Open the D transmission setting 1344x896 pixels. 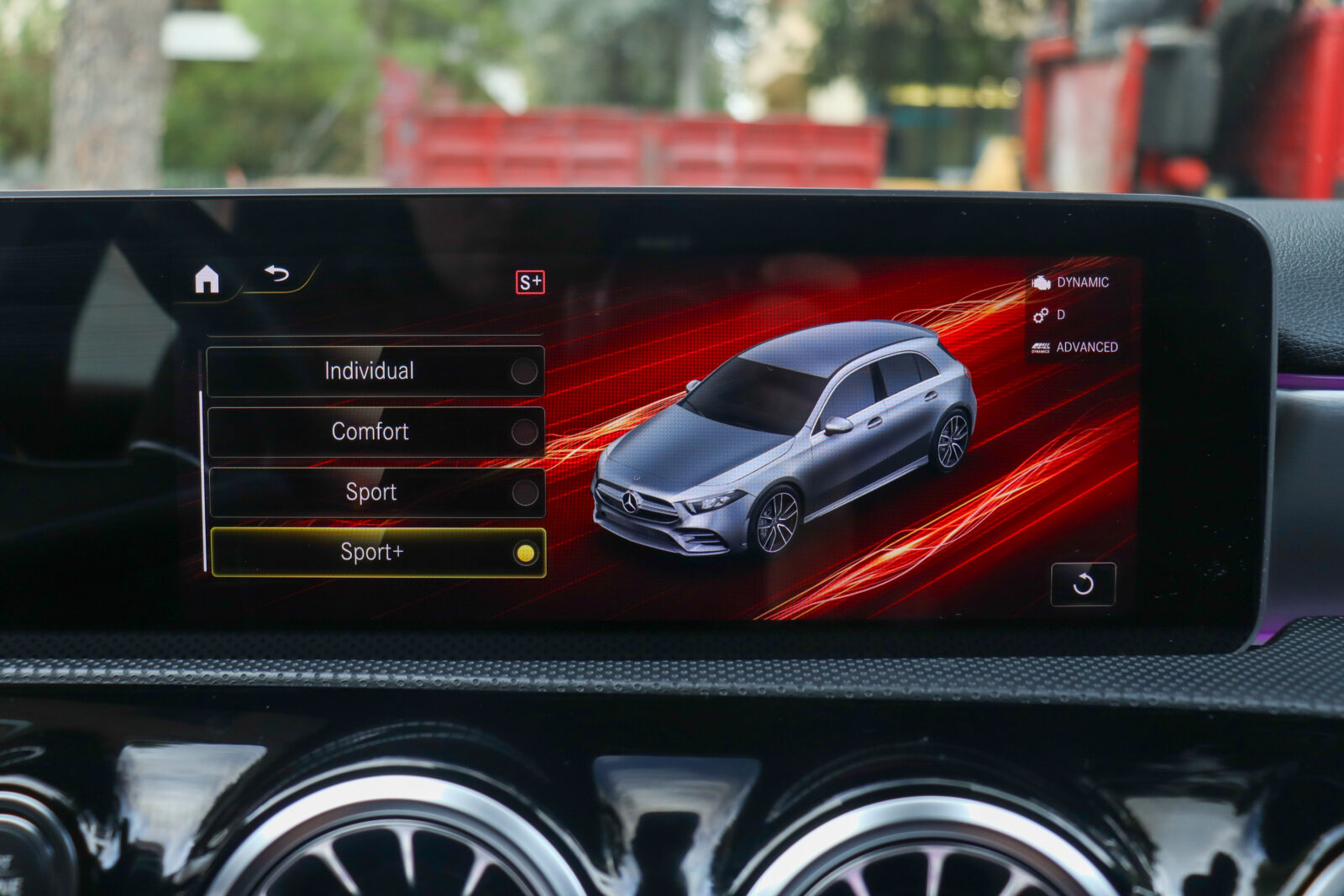(1050, 315)
